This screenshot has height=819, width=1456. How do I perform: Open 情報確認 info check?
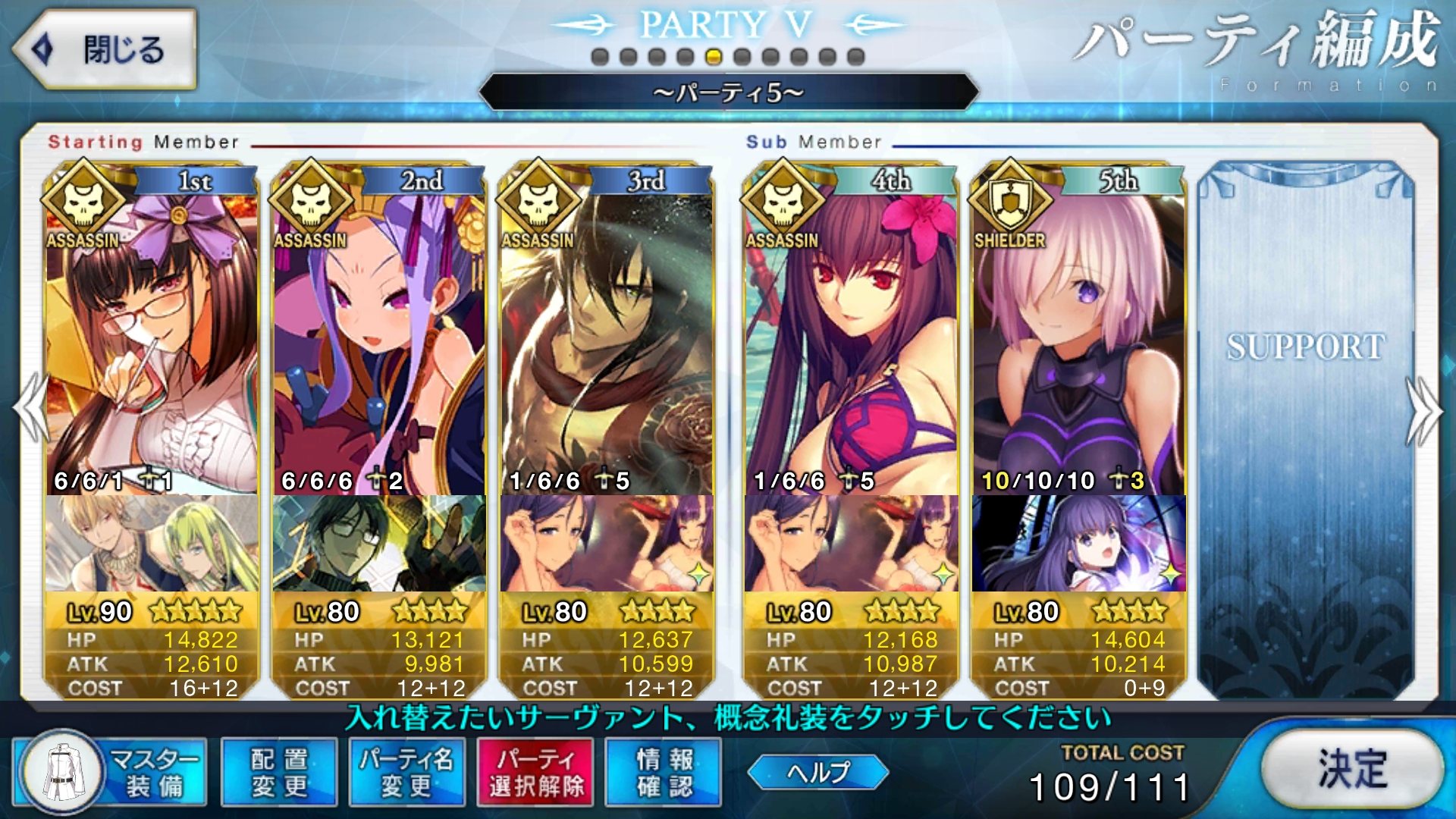point(664,772)
